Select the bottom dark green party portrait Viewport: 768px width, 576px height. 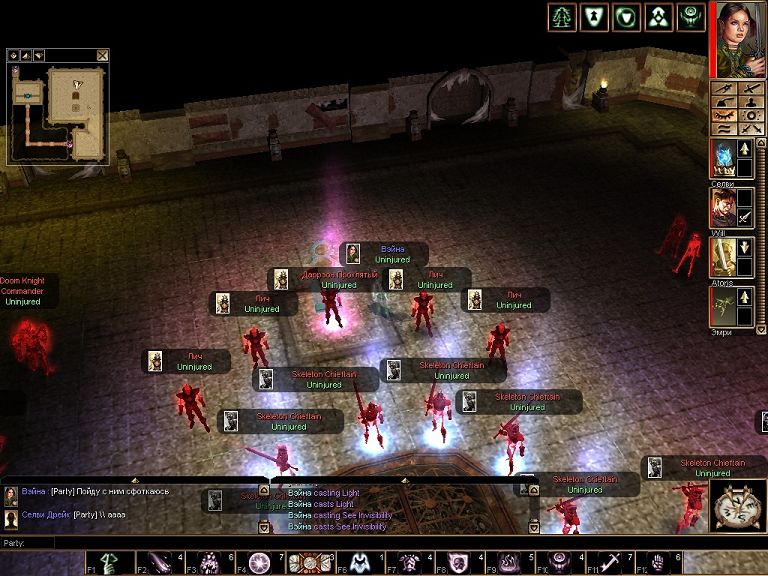[724, 306]
